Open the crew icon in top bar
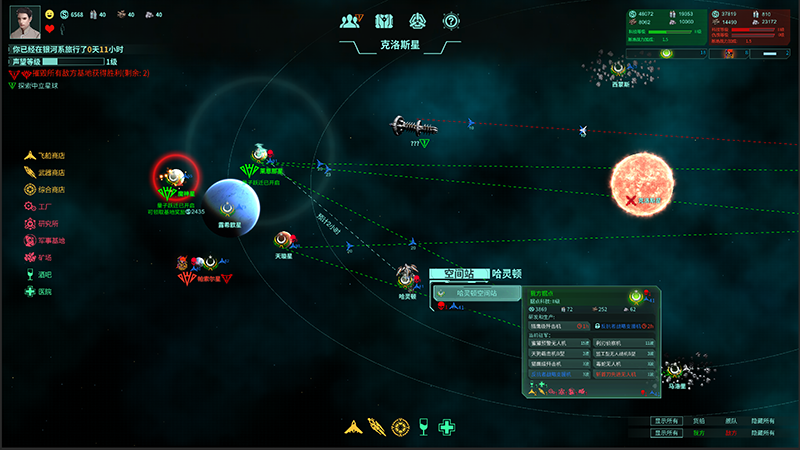The width and height of the screenshot is (800, 450). [350, 20]
